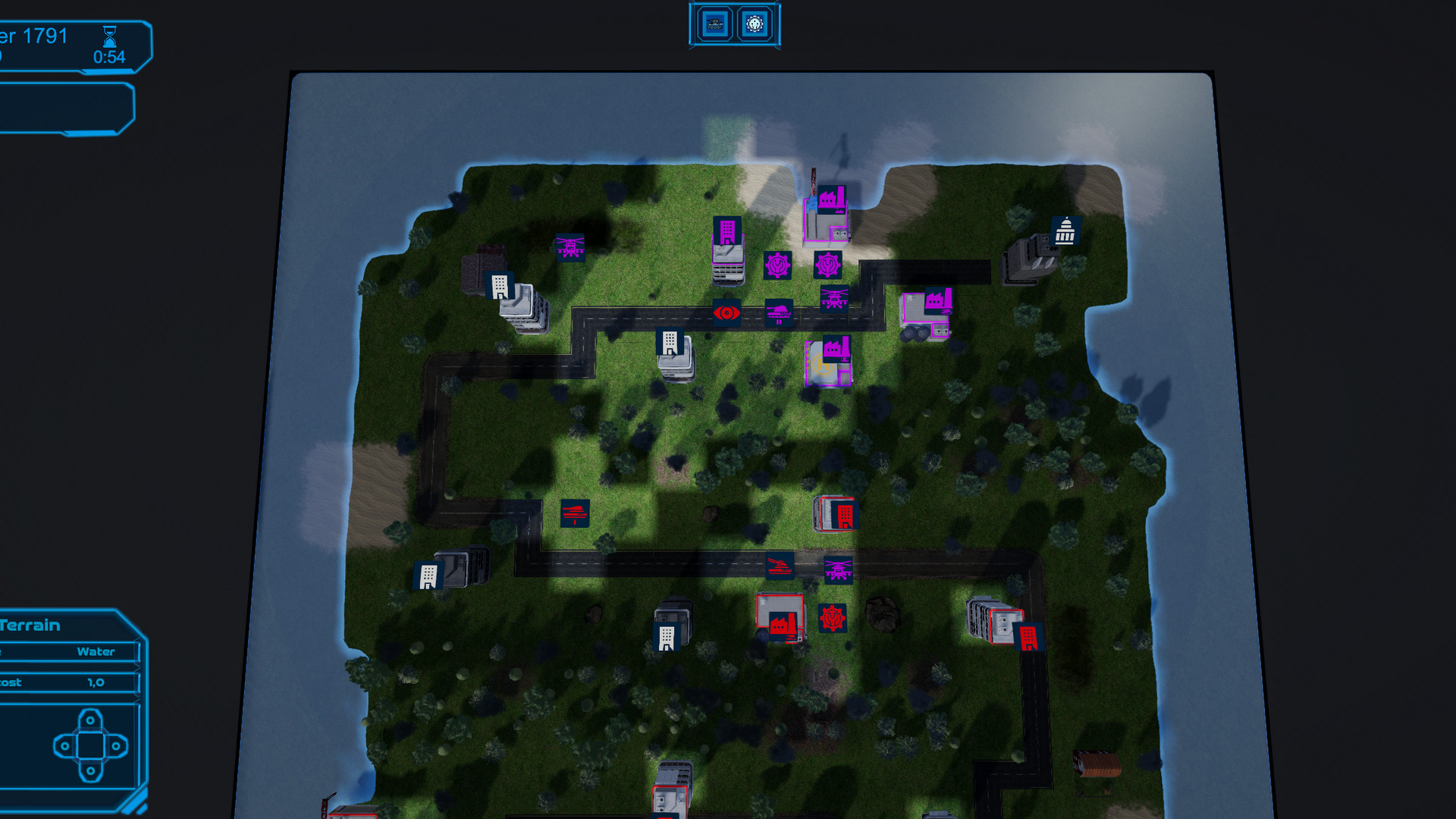Click the Water terrain type field
Viewport: 1456px width, 819px height.
pyautogui.click(x=95, y=651)
